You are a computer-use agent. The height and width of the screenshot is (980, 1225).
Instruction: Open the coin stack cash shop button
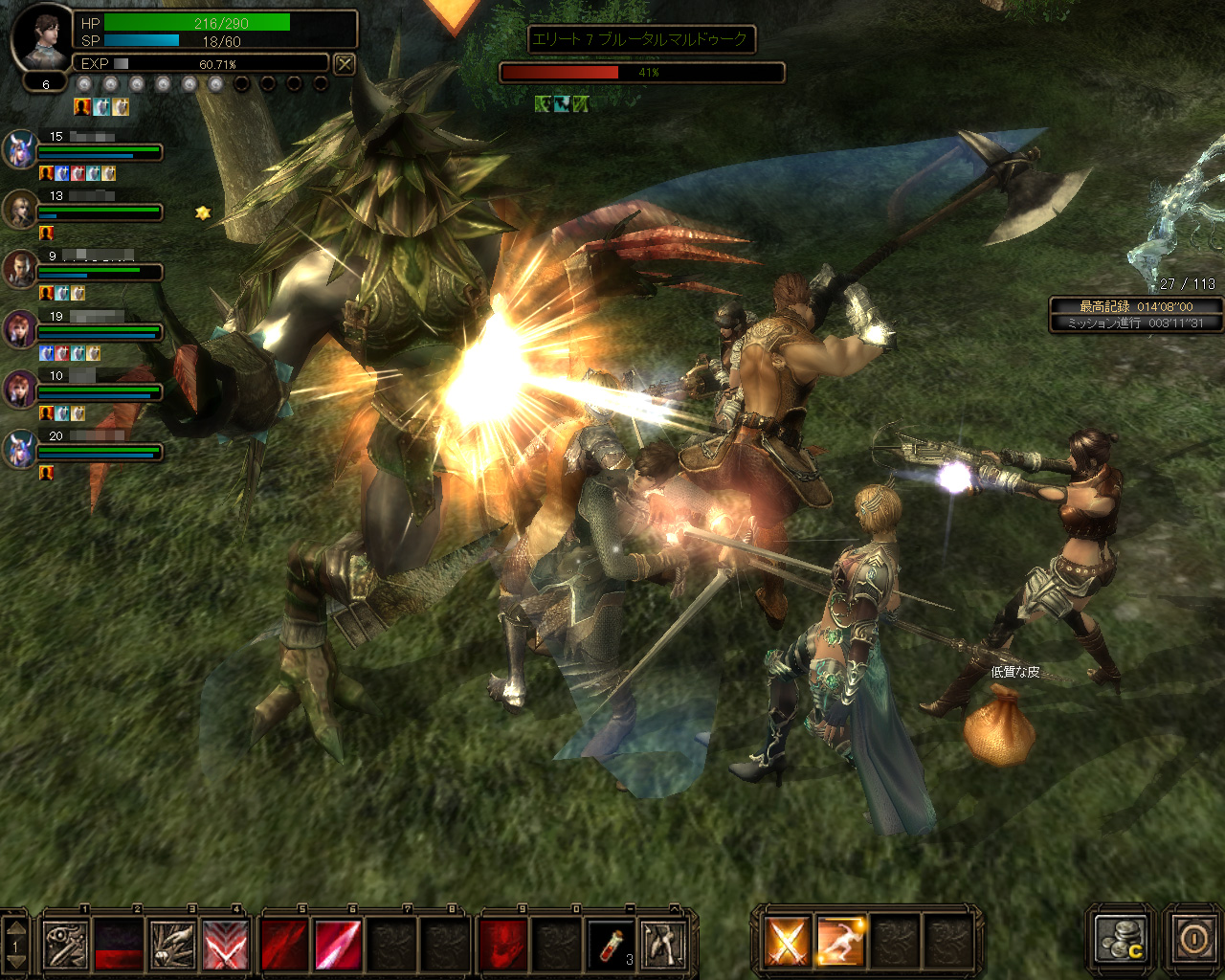[1121, 940]
